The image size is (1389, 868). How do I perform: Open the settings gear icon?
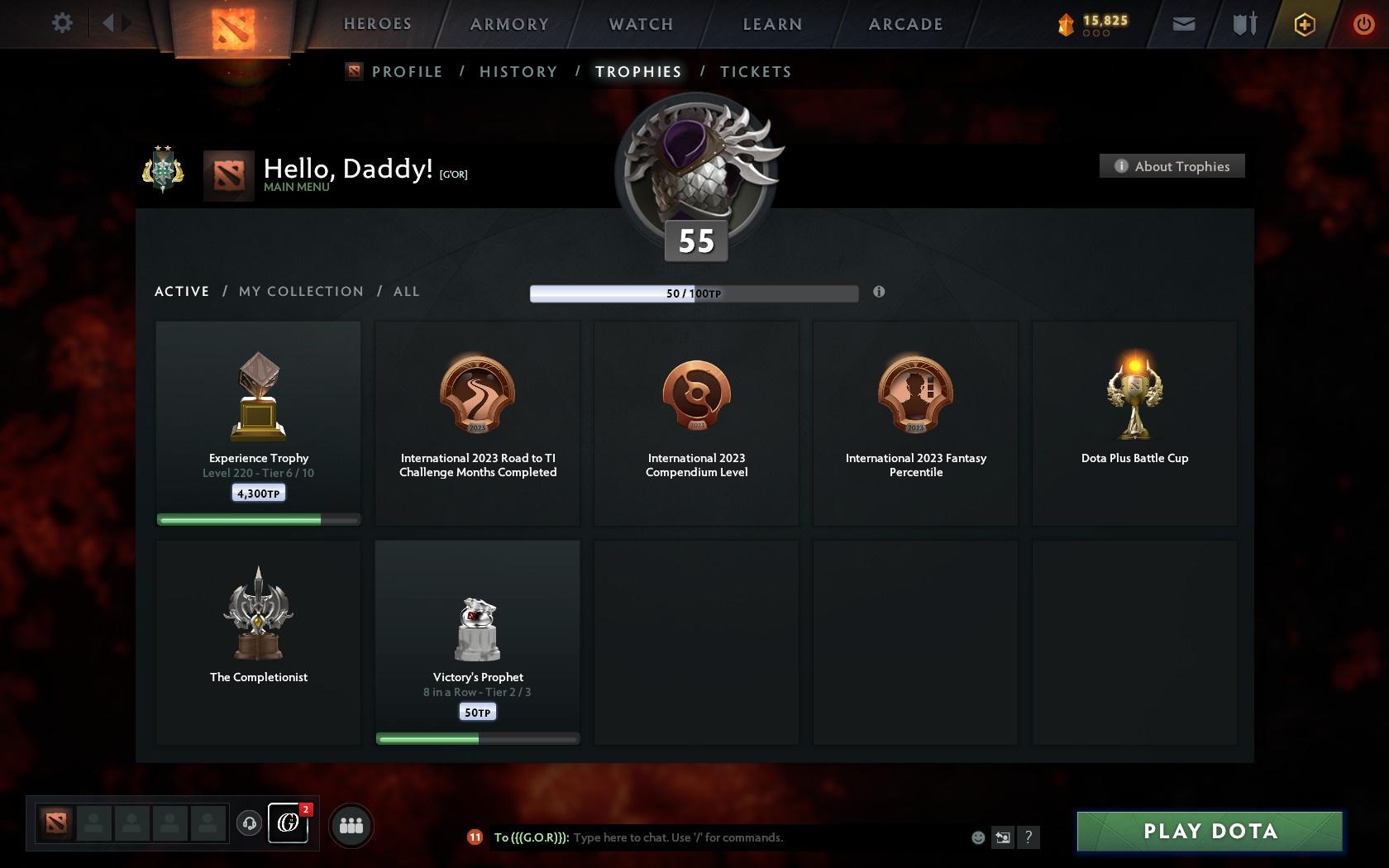coord(60,23)
